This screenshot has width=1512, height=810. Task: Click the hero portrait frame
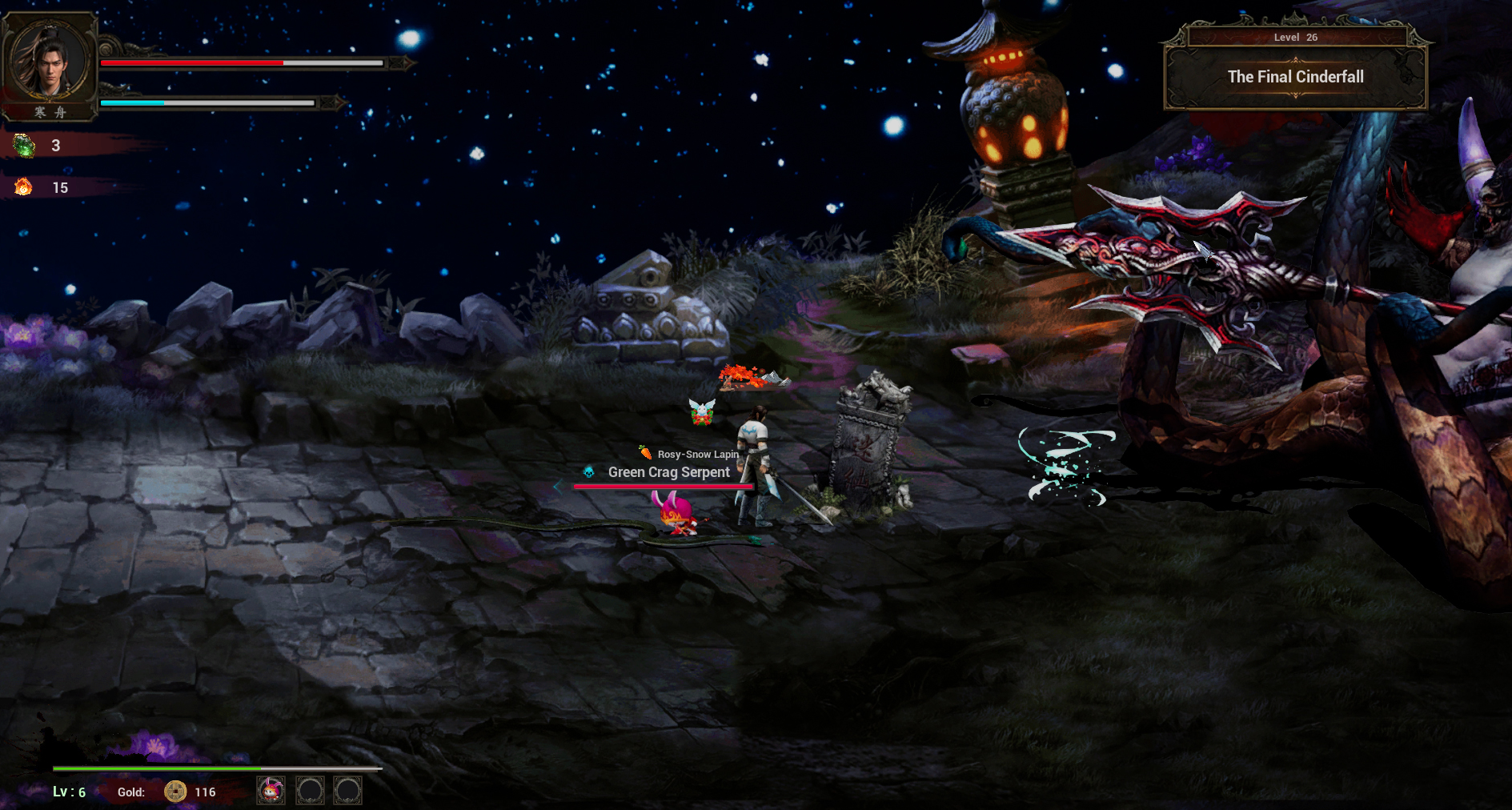pos(50,62)
